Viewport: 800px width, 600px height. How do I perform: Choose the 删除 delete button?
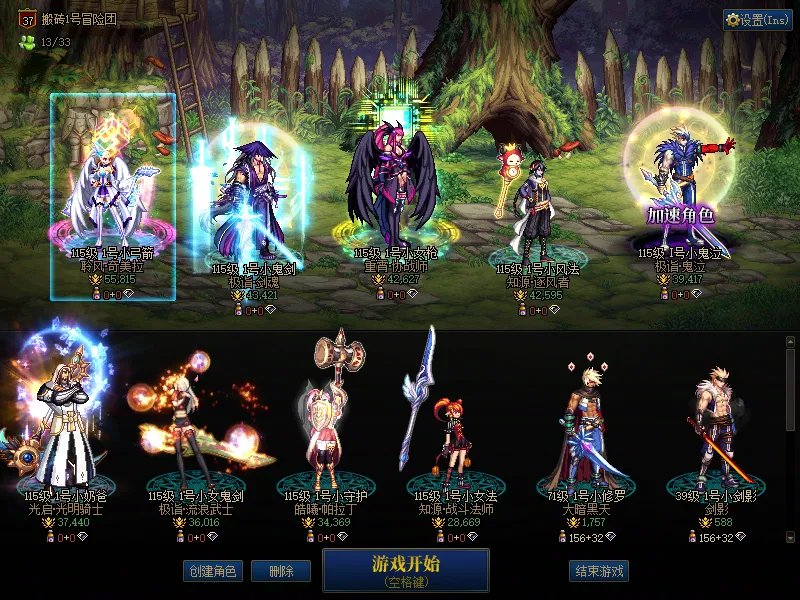280,571
